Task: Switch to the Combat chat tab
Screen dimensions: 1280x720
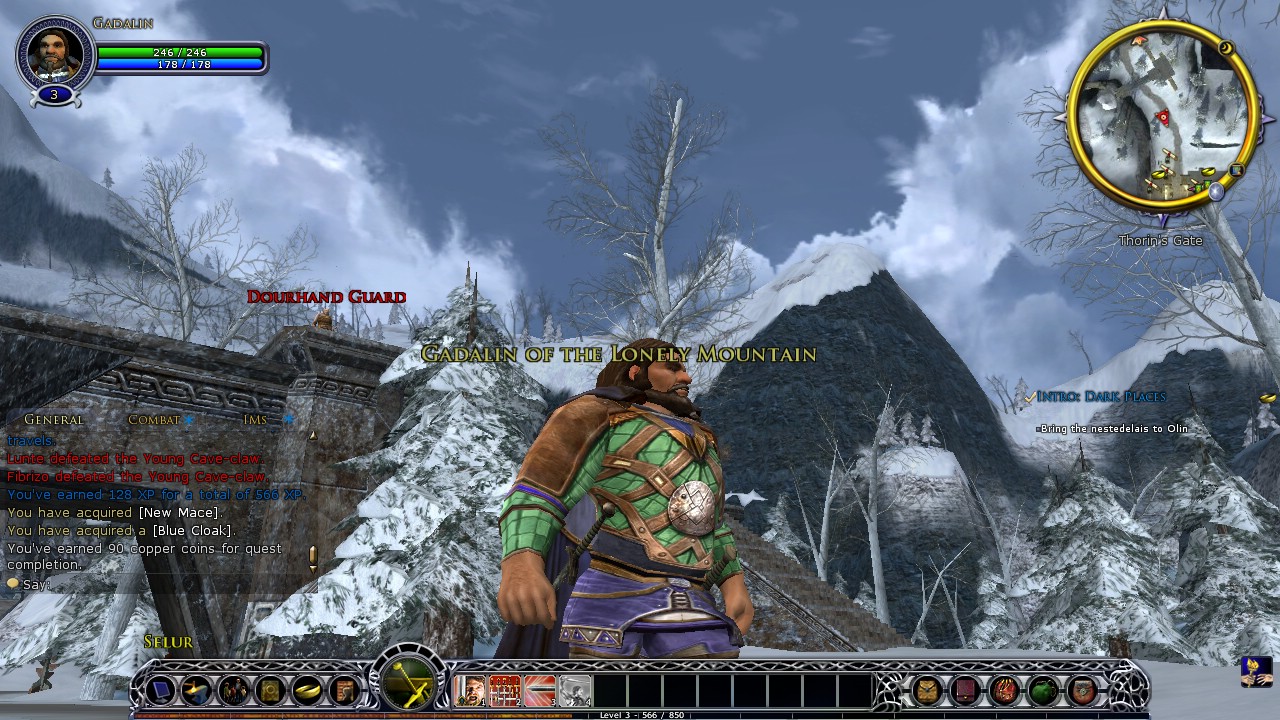Action: (x=154, y=420)
